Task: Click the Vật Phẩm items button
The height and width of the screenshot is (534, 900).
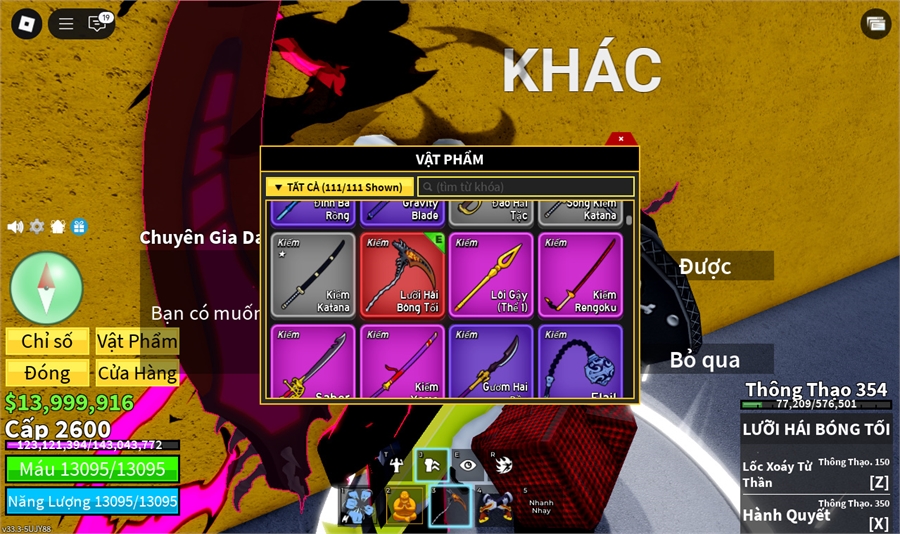Action: point(137,341)
